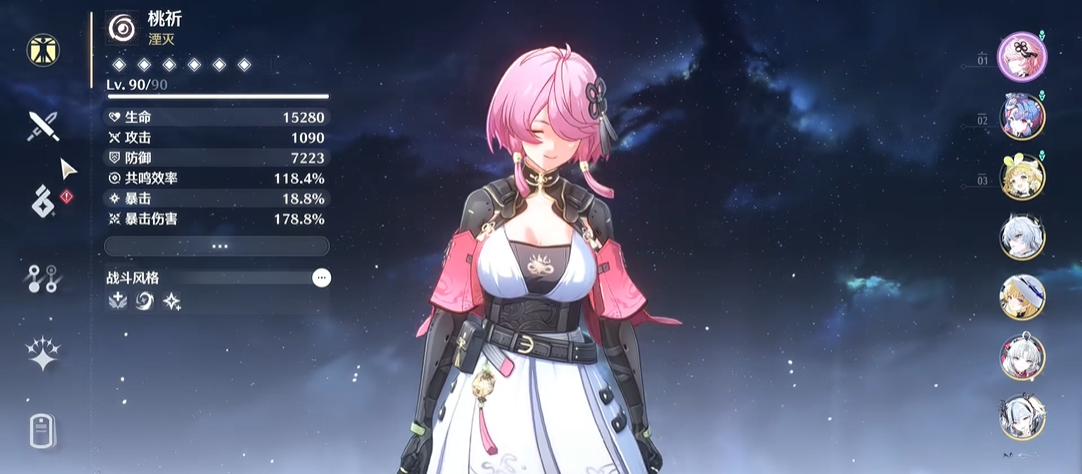
Task: Select the gold human-figure overview tab
Action: 43,50
